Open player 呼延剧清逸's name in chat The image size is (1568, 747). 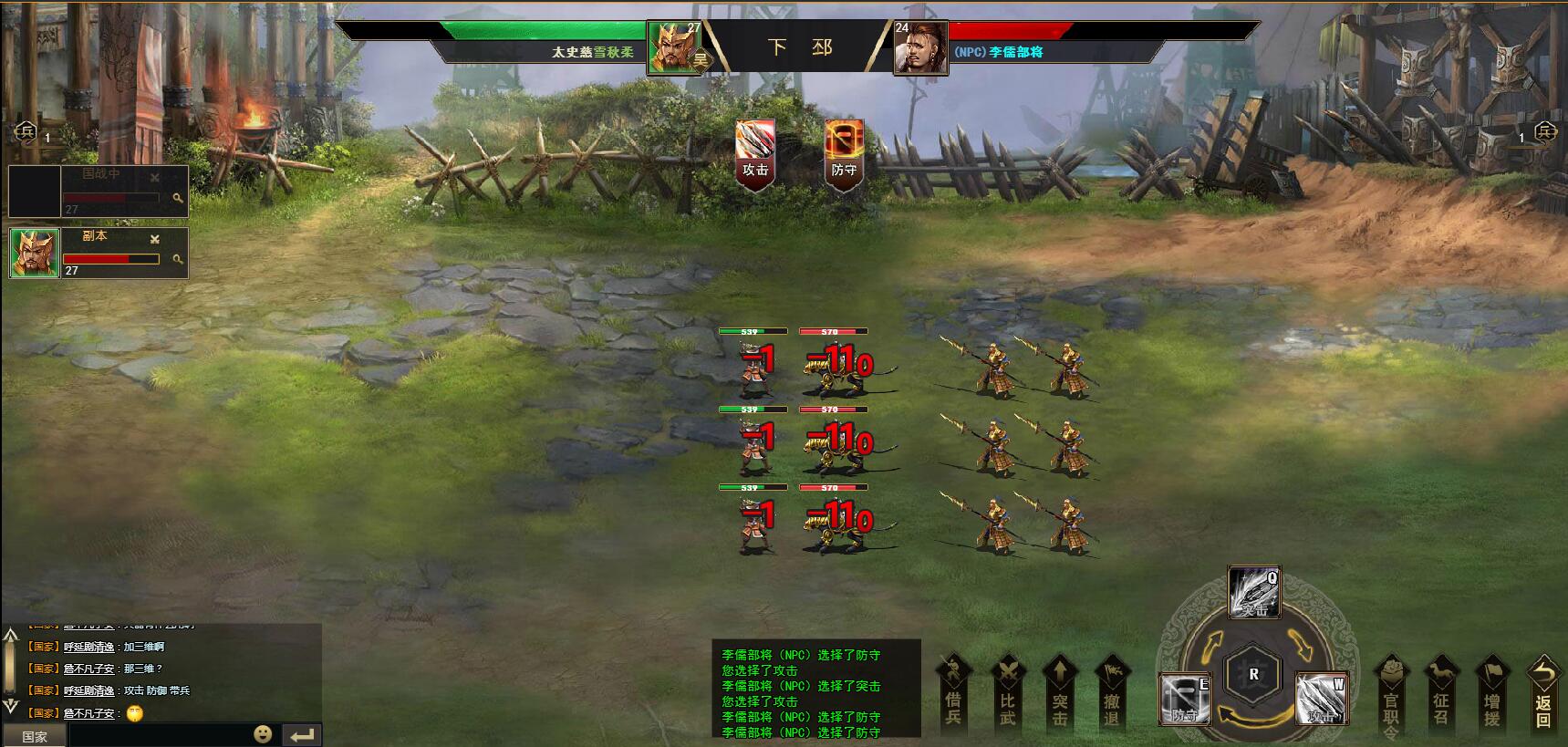pos(88,647)
